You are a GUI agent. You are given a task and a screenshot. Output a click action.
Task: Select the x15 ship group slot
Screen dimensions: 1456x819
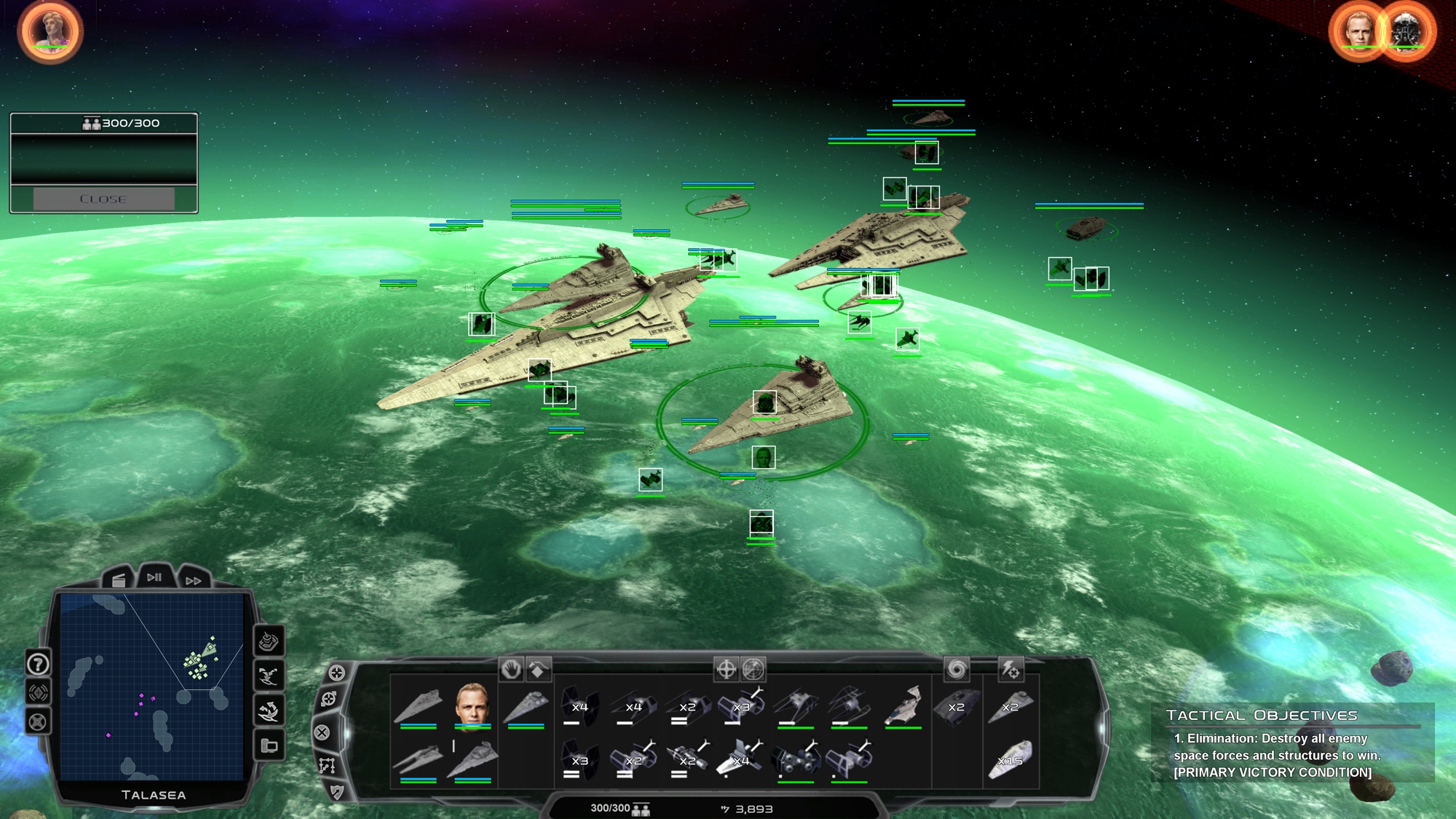pos(1010,759)
